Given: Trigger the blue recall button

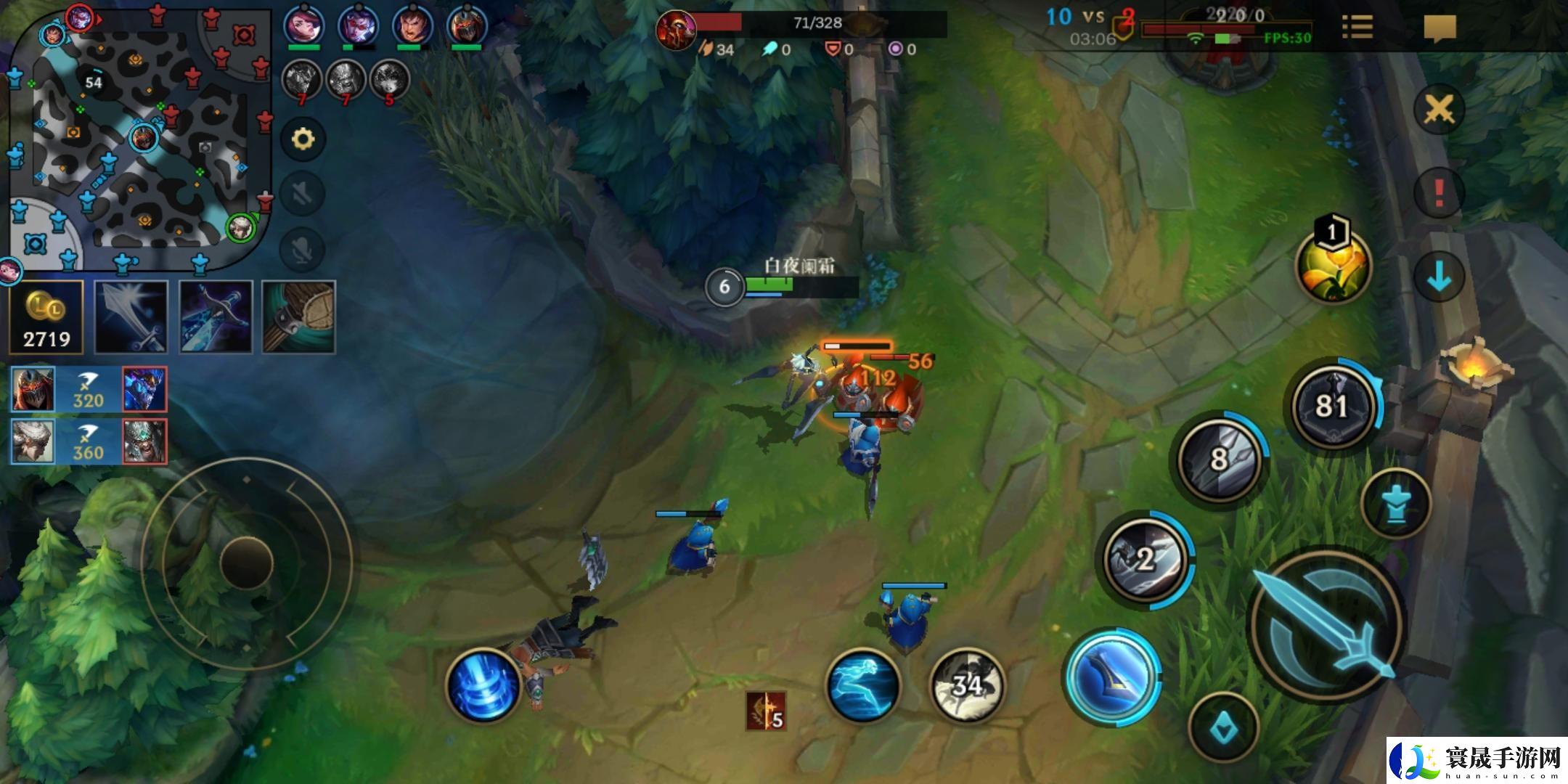Looking at the screenshot, I should [483, 685].
